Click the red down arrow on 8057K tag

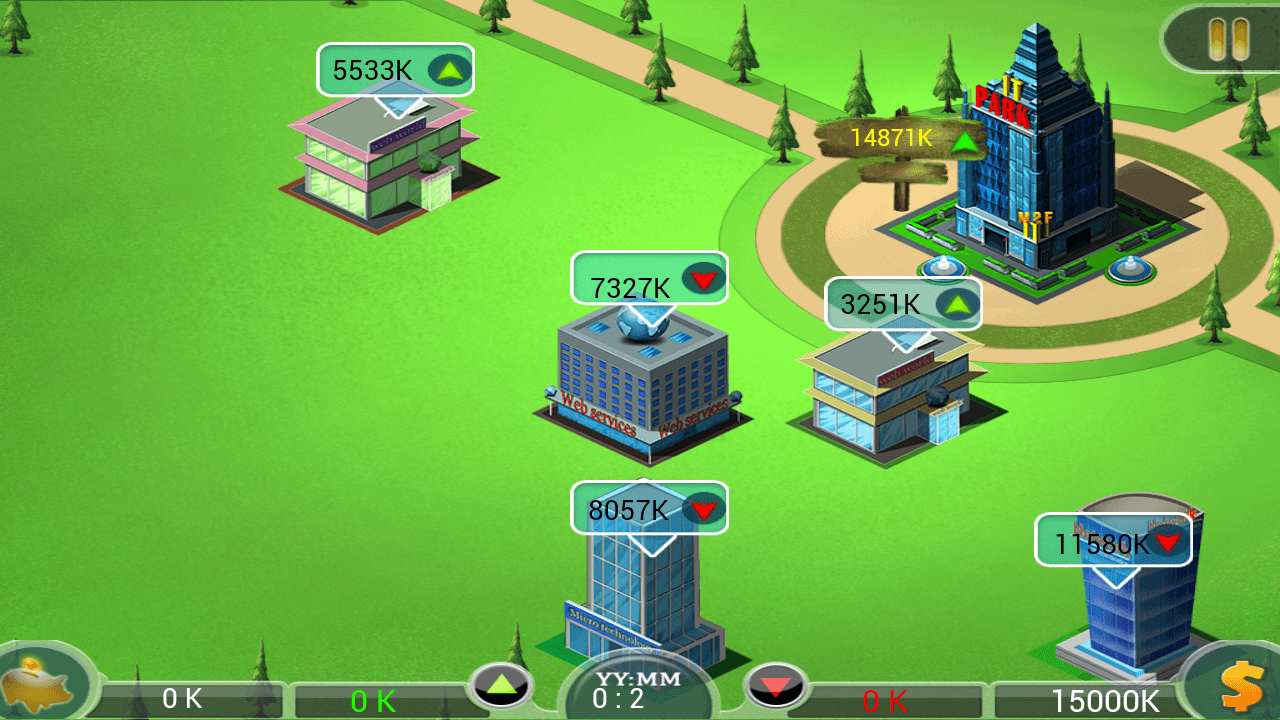pos(703,509)
